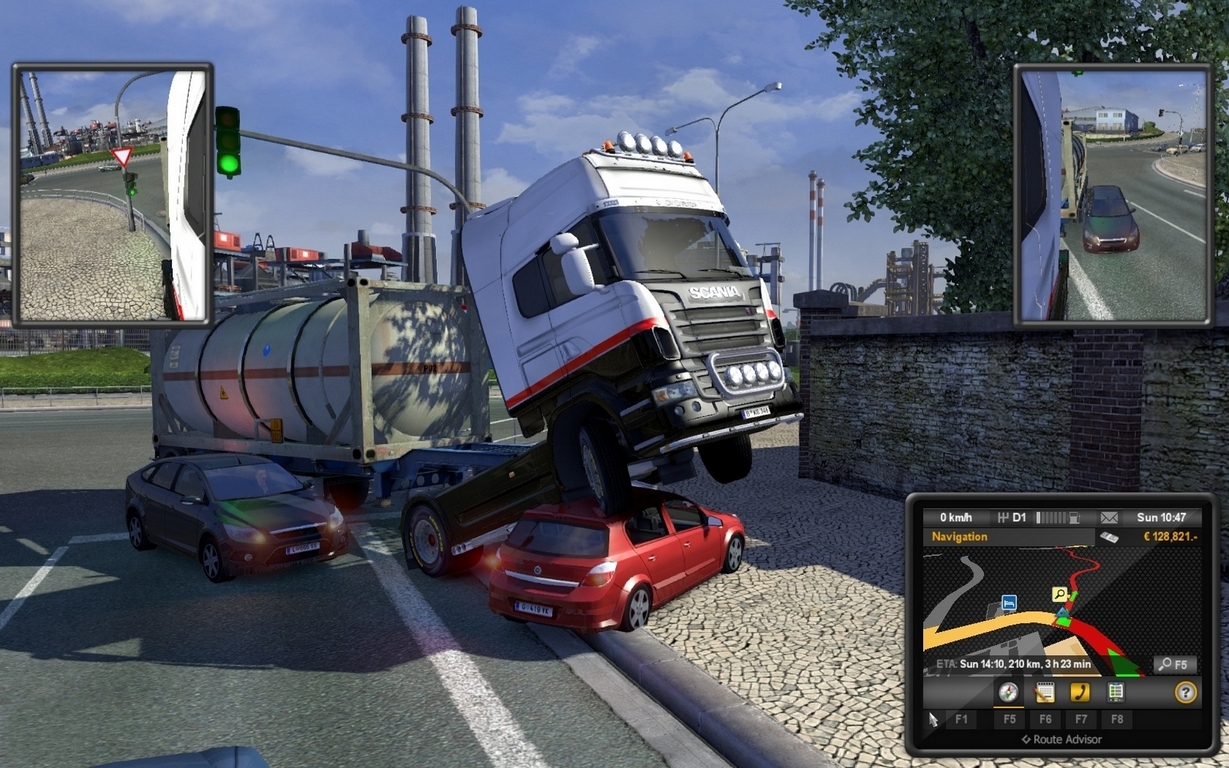
Task: Open the yellow phone assistance tab
Action: click(1080, 692)
